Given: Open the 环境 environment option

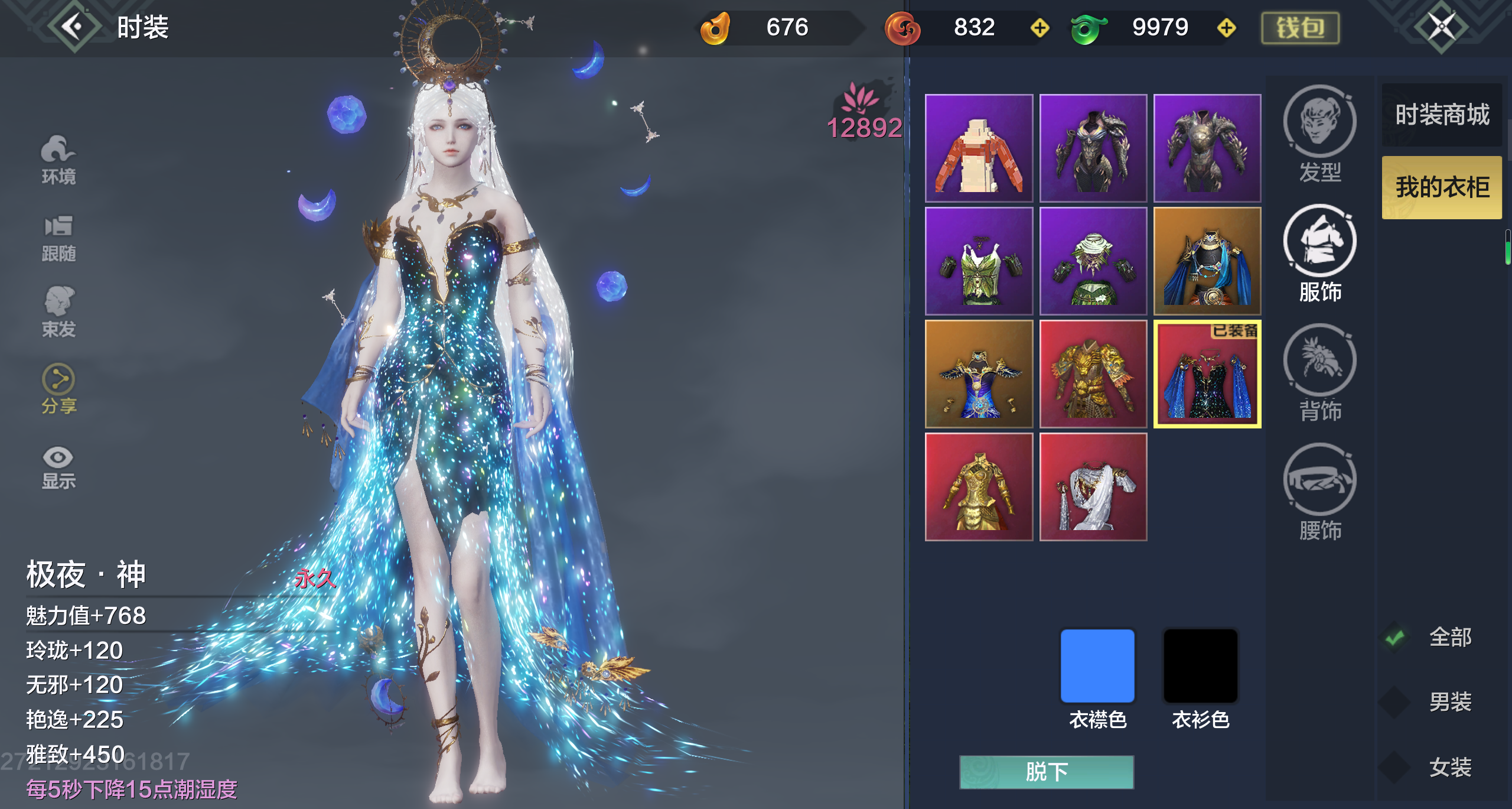Looking at the screenshot, I should [x=58, y=160].
